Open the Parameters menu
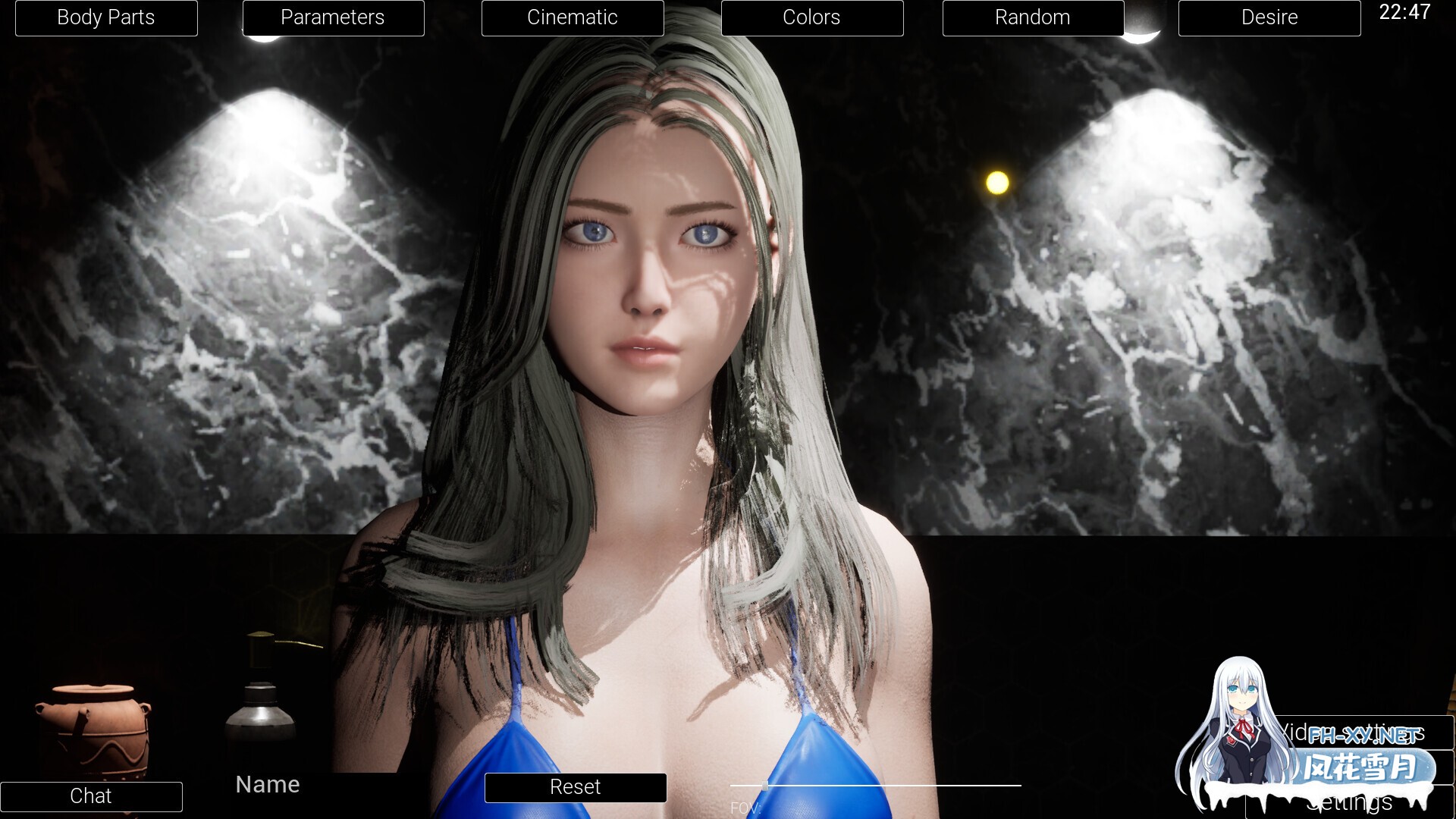 (x=333, y=17)
